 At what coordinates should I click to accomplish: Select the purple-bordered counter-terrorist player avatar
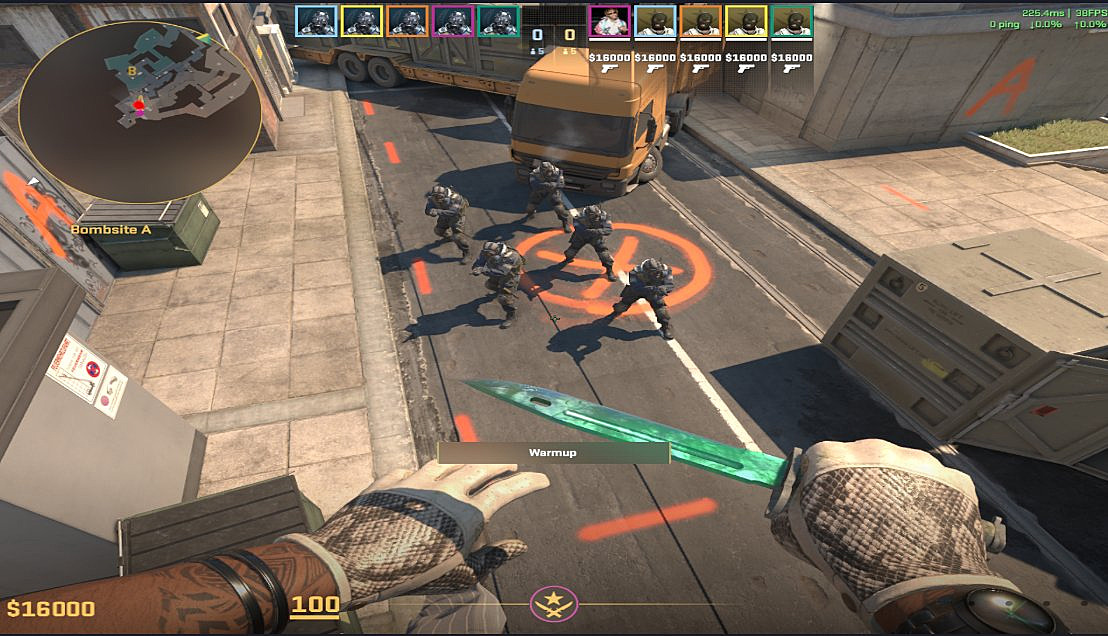click(453, 22)
